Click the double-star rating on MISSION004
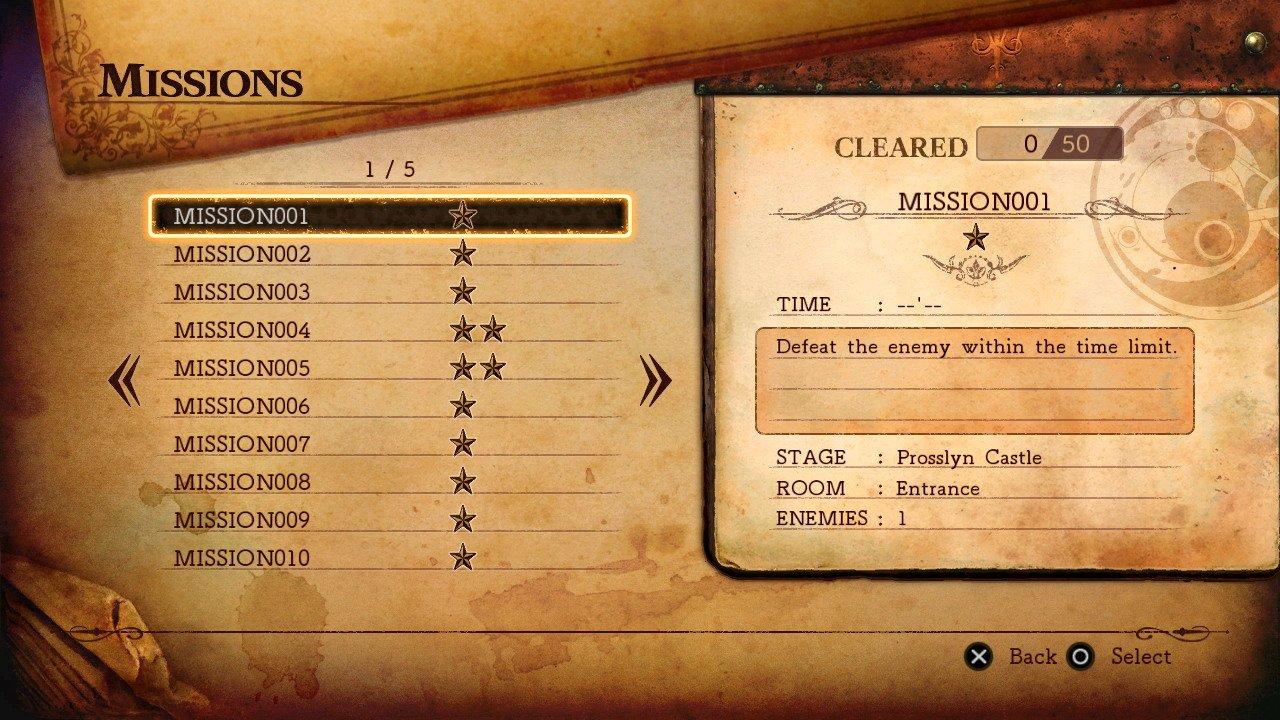 coord(477,329)
